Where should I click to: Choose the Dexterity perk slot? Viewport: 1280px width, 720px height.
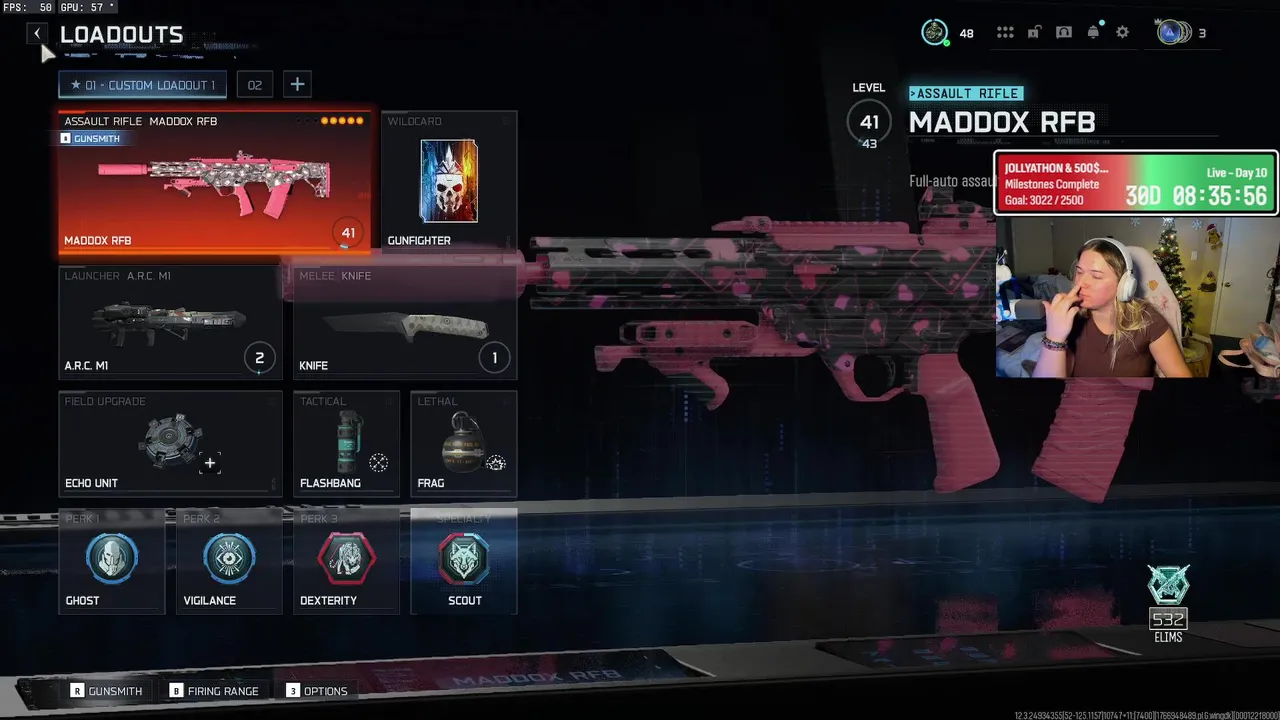click(346, 561)
